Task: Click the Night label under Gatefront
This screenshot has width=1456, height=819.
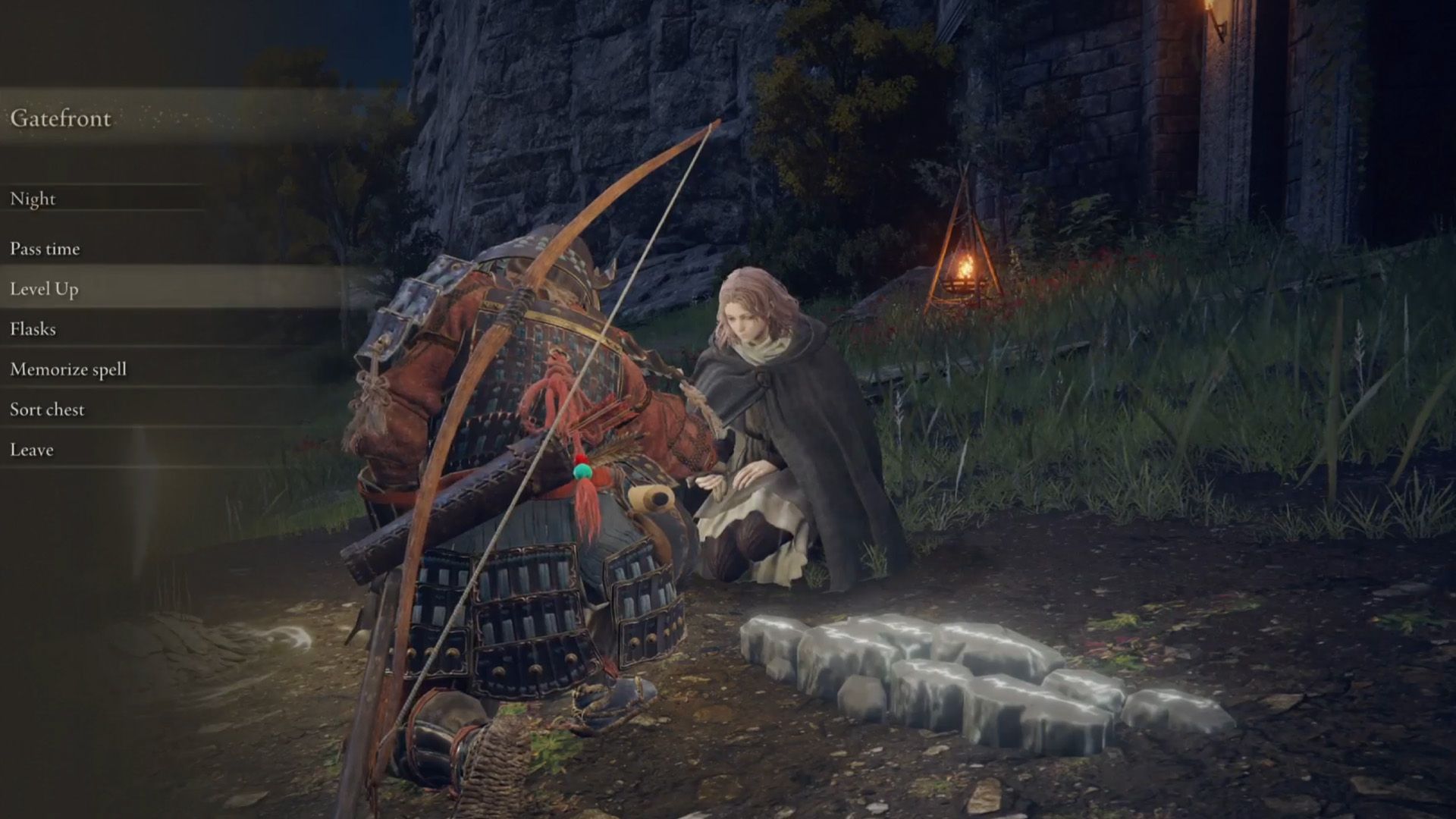Action: [32, 199]
